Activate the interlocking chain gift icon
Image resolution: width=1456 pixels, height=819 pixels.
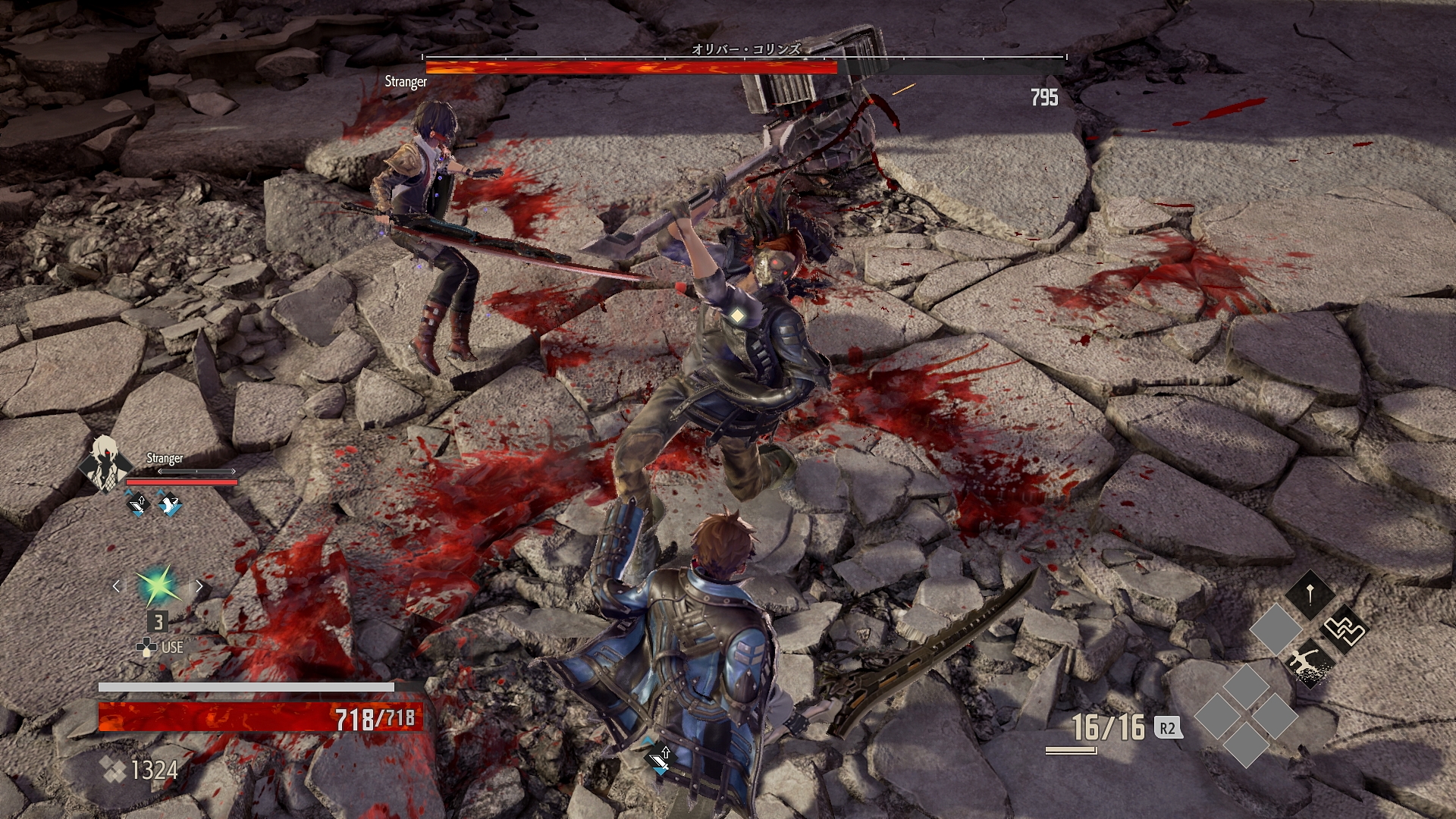[x=1343, y=629]
